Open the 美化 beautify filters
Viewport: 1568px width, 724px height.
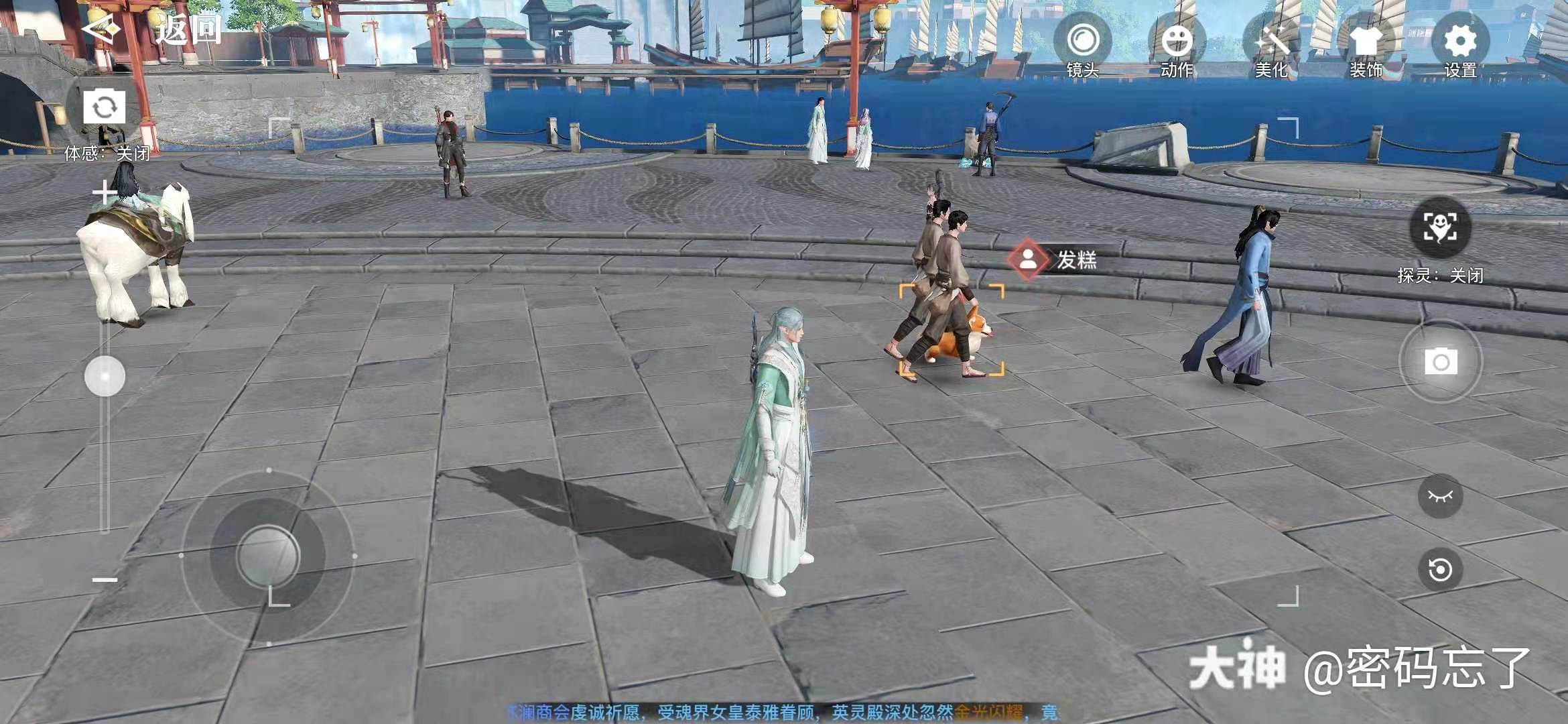pyautogui.click(x=1270, y=42)
